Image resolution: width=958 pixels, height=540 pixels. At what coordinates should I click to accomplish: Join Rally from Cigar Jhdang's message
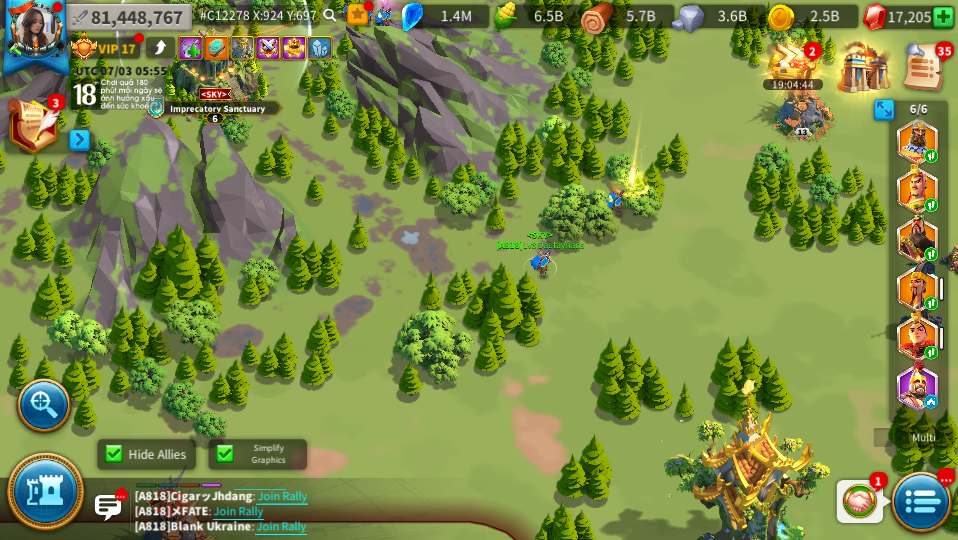point(282,496)
